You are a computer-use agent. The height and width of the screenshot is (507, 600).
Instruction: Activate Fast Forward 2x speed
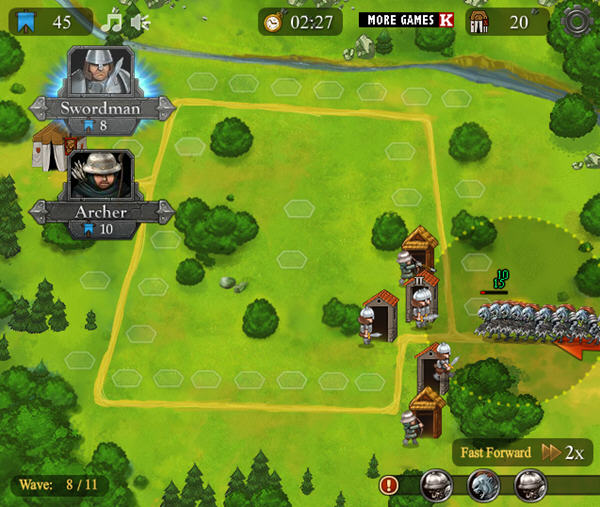(x=521, y=452)
